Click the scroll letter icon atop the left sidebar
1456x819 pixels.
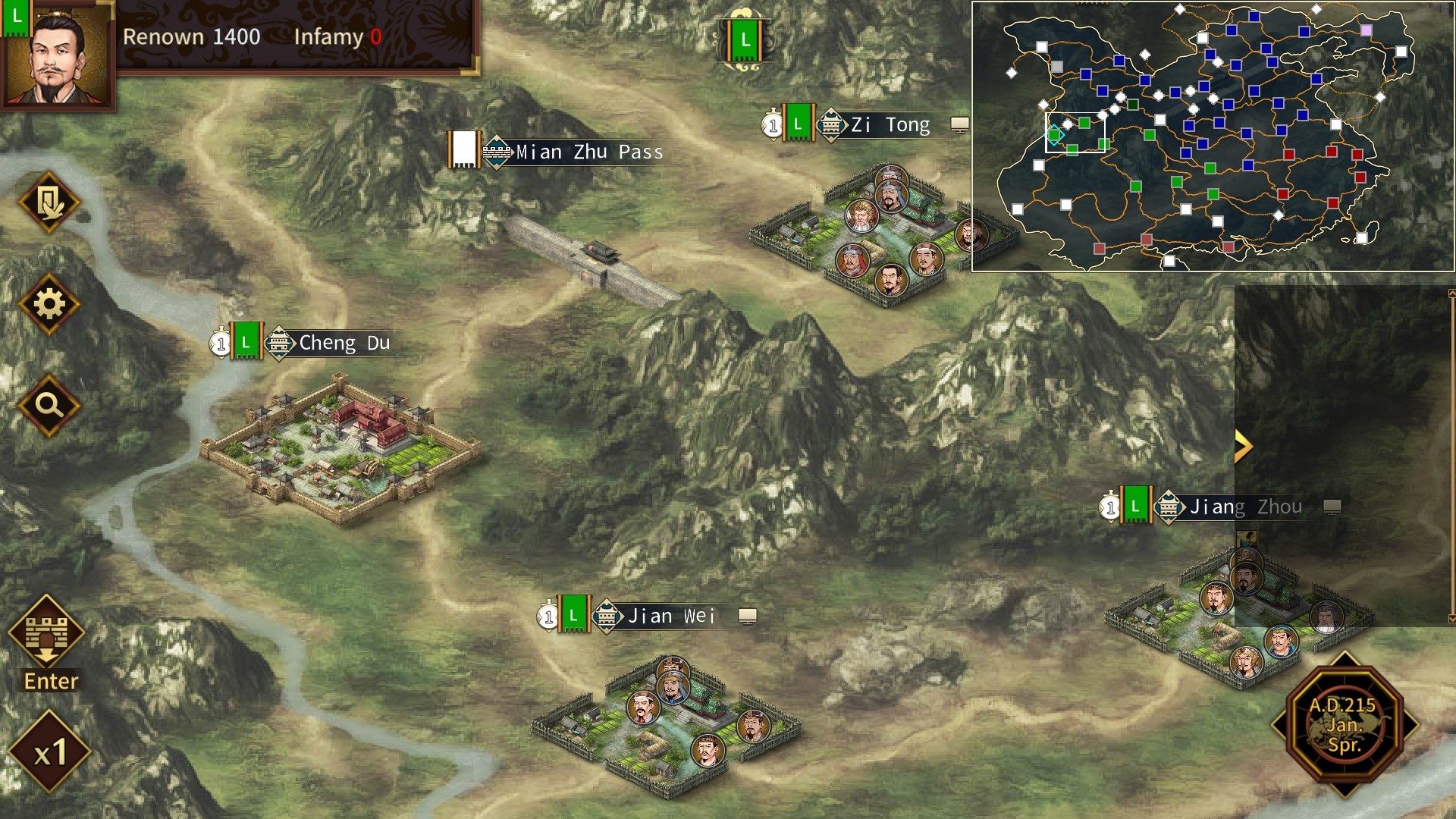point(49,202)
